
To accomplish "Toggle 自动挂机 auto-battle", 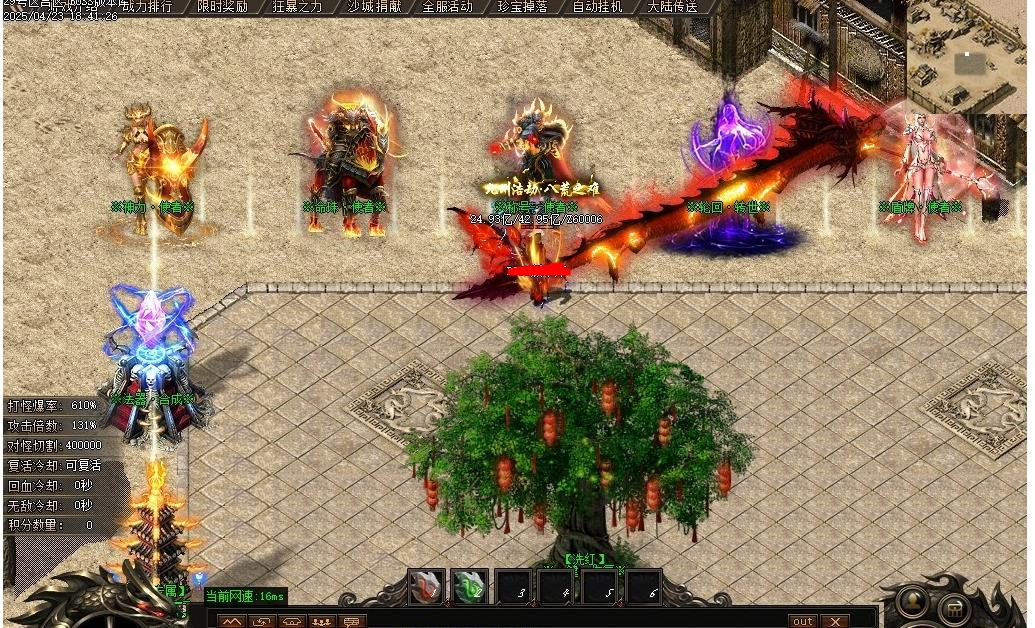I will [x=597, y=7].
